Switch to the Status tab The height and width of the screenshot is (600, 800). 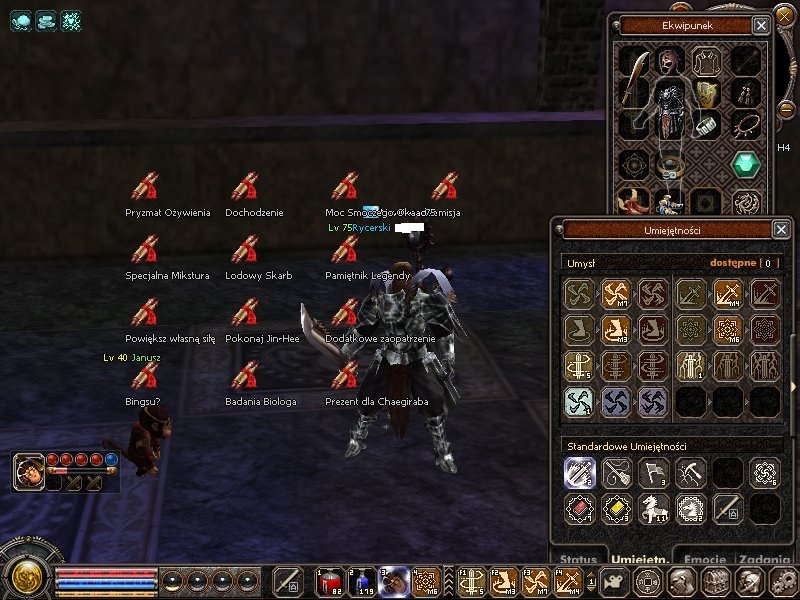click(x=579, y=560)
